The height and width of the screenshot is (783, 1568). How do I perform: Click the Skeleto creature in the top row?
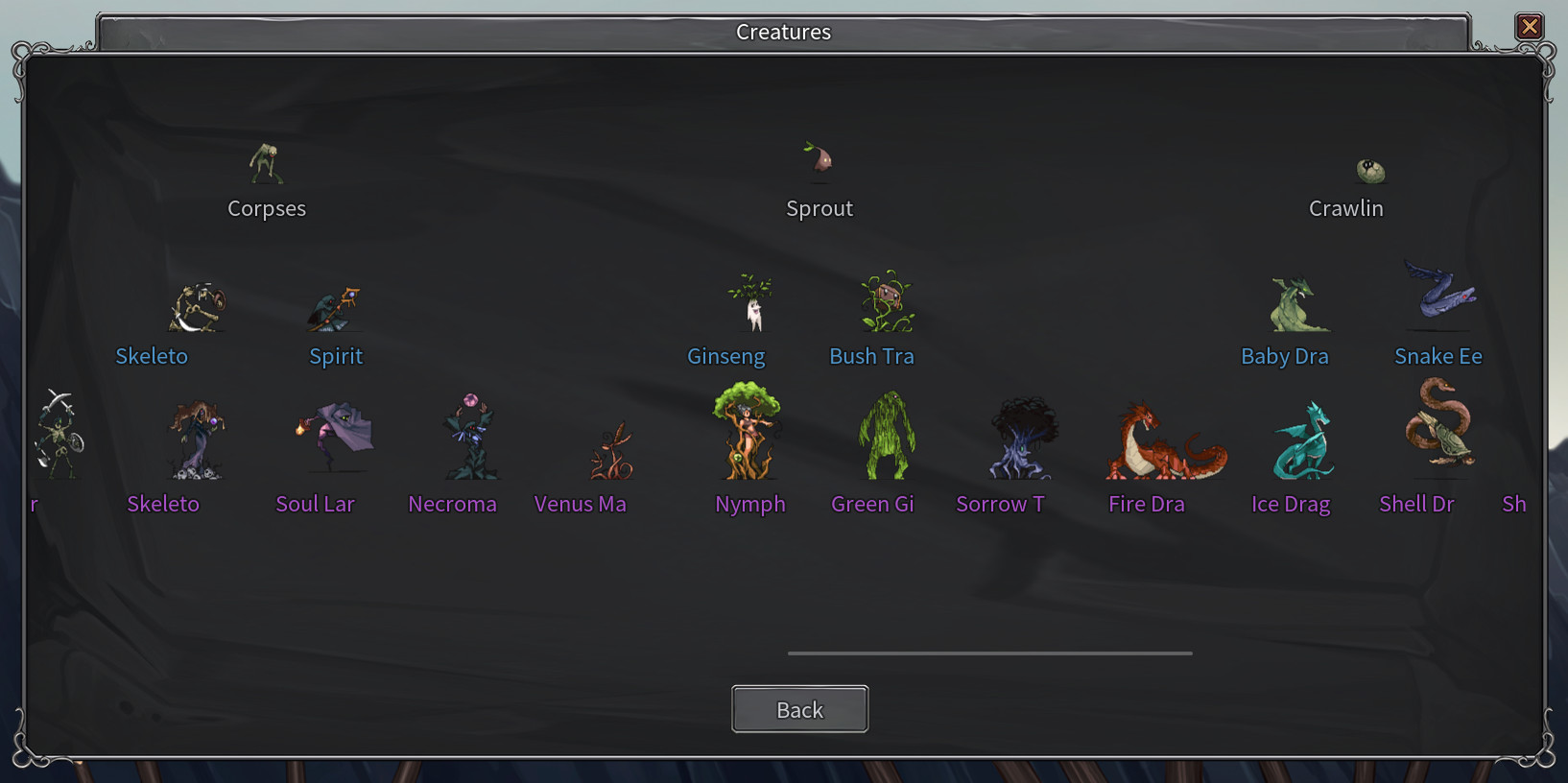[x=198, y=305]
